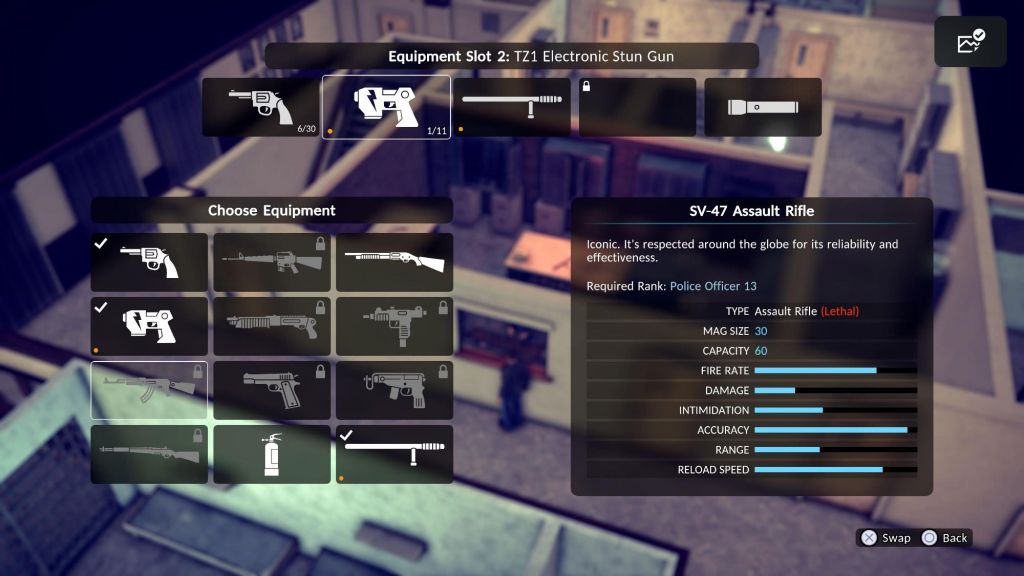Select the locked bolt-action rifle

pos(149,455)
